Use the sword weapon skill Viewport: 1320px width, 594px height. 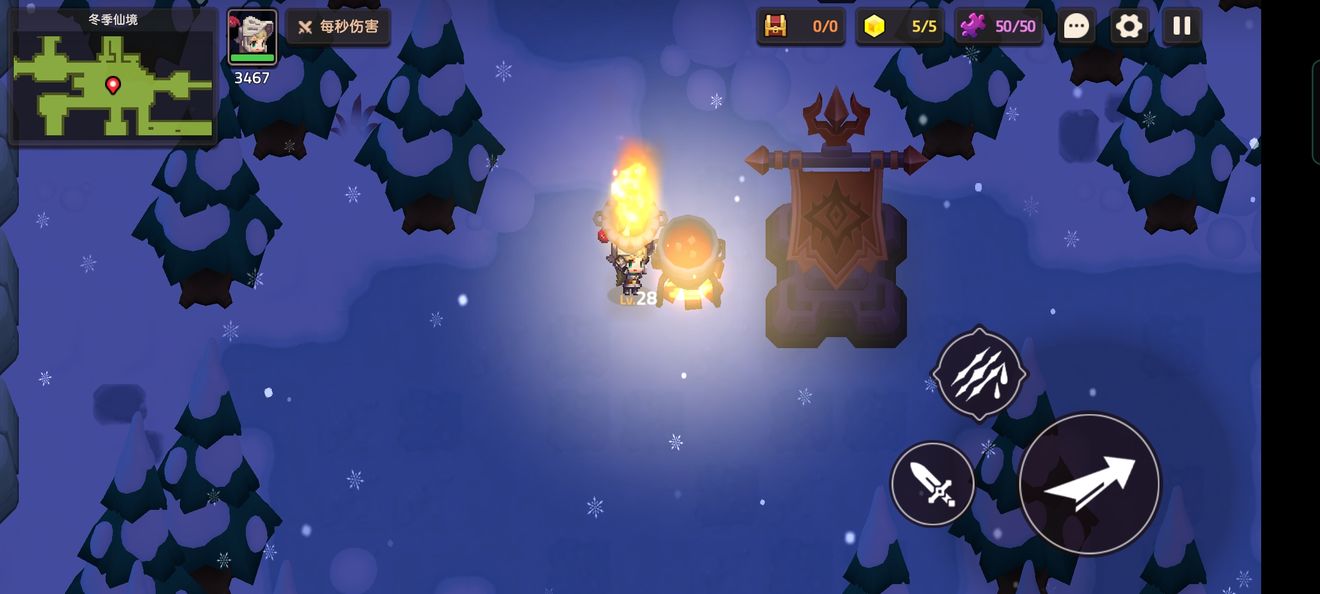click(x=933, y=484)
